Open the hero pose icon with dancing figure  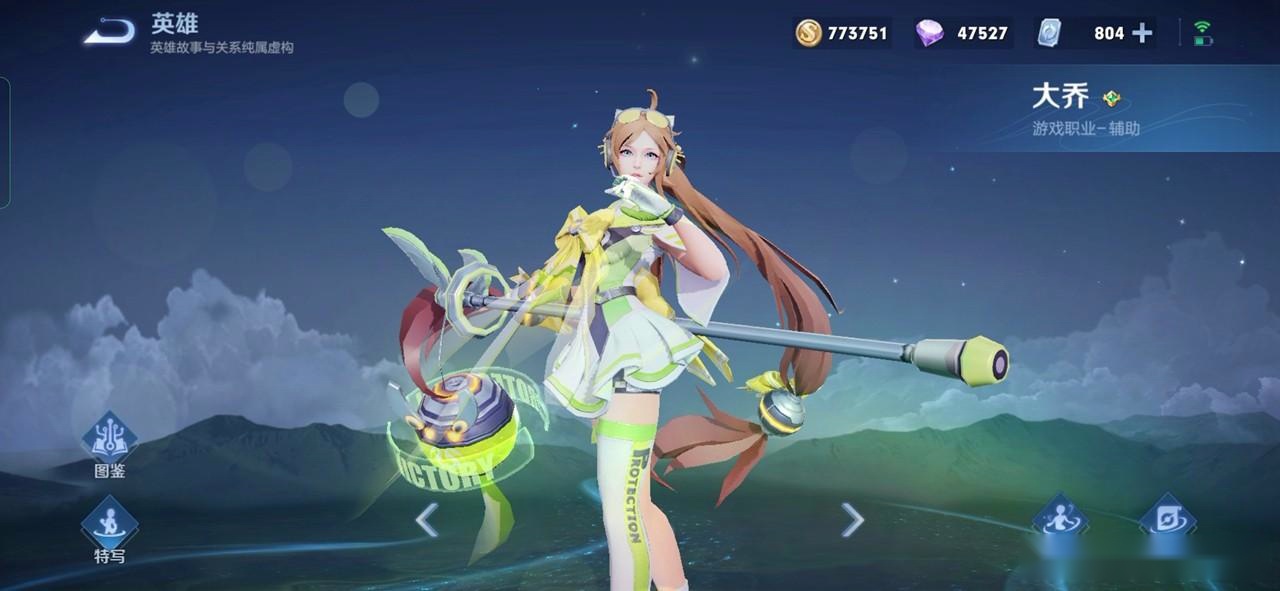click(x=1060, y=520)
